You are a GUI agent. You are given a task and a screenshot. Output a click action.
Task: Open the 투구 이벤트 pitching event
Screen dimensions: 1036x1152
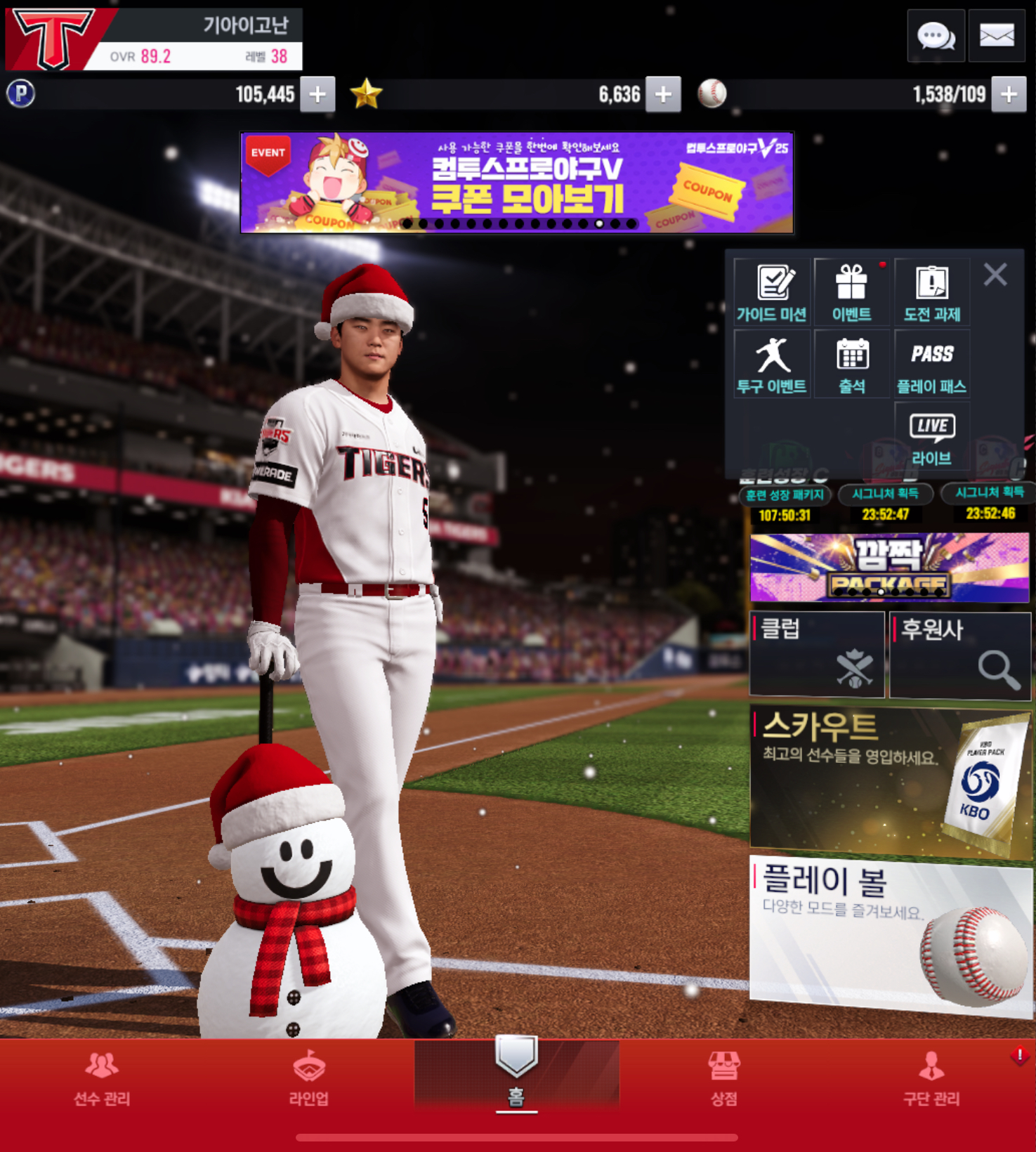pyautogui.click(x=772, y=365)
